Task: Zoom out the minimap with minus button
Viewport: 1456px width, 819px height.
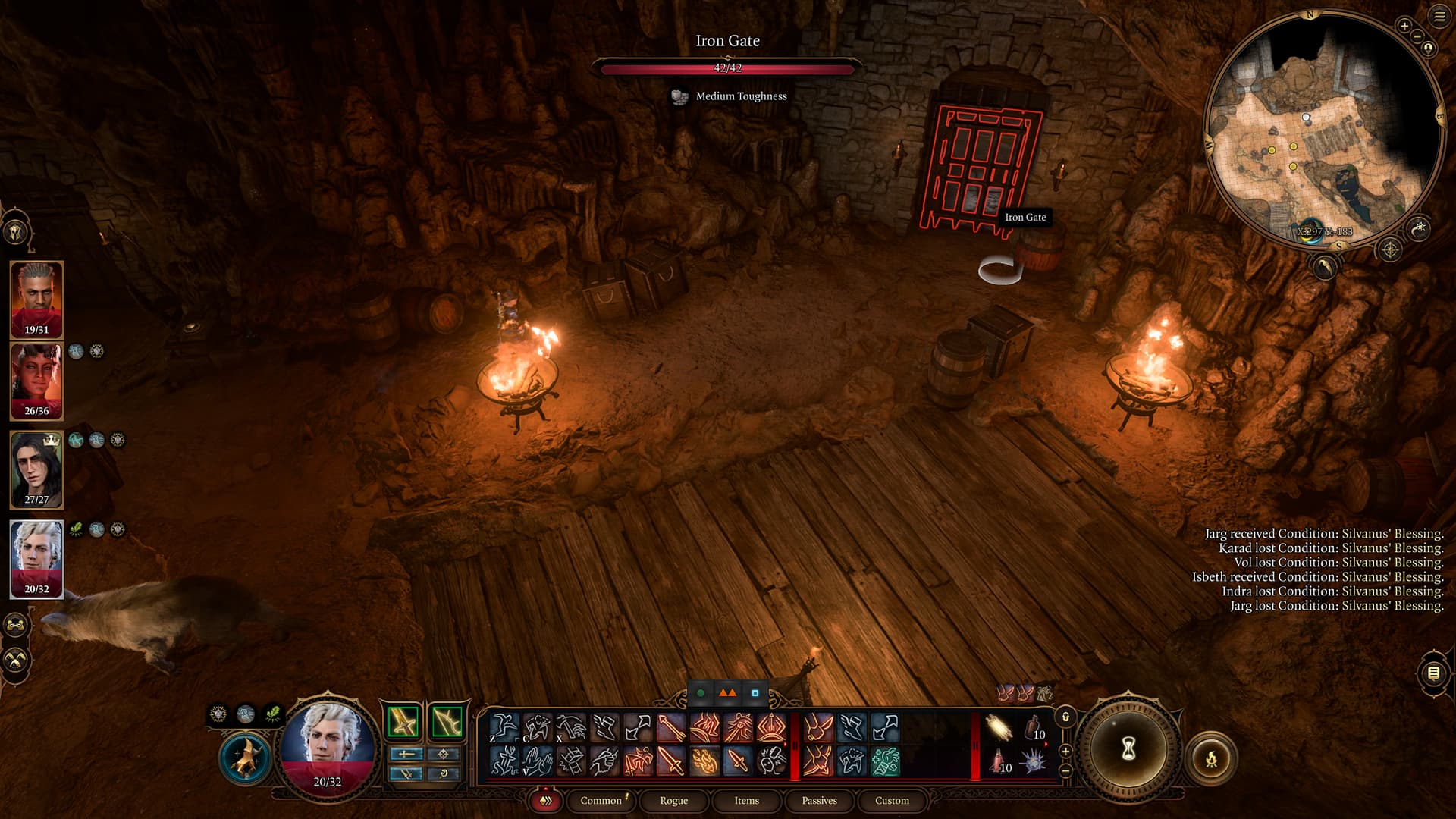Action: click(1417, 36)
